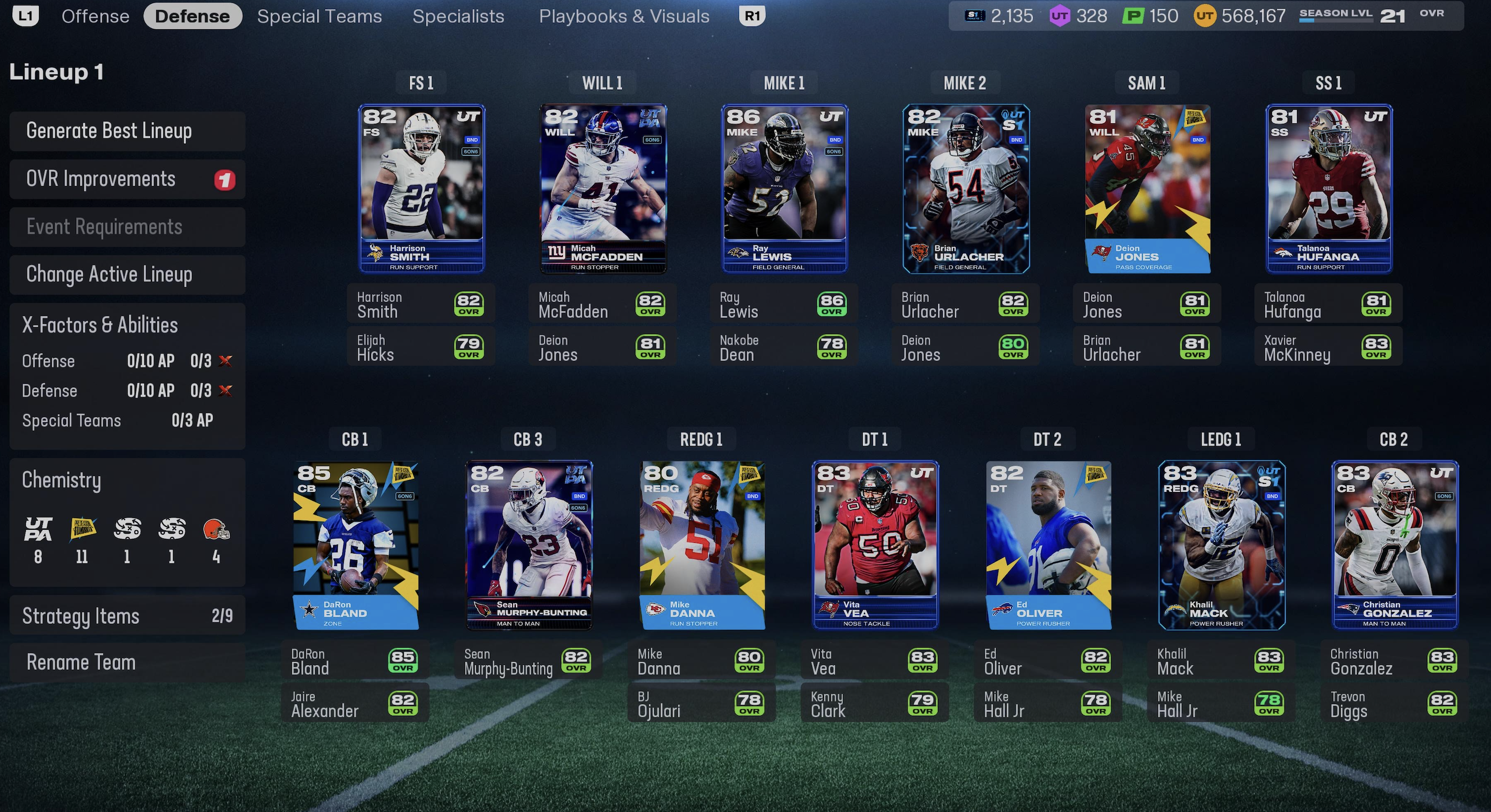Select the Rename Team option
This screenshot has height=812, width=1491.
pos(128,662)
